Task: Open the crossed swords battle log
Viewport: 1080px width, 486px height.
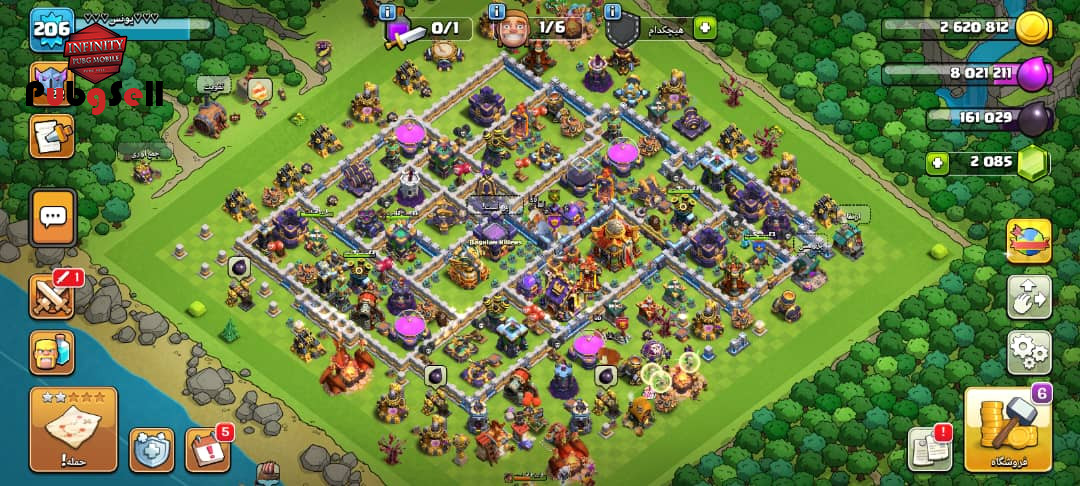Action: click(52, 296)
